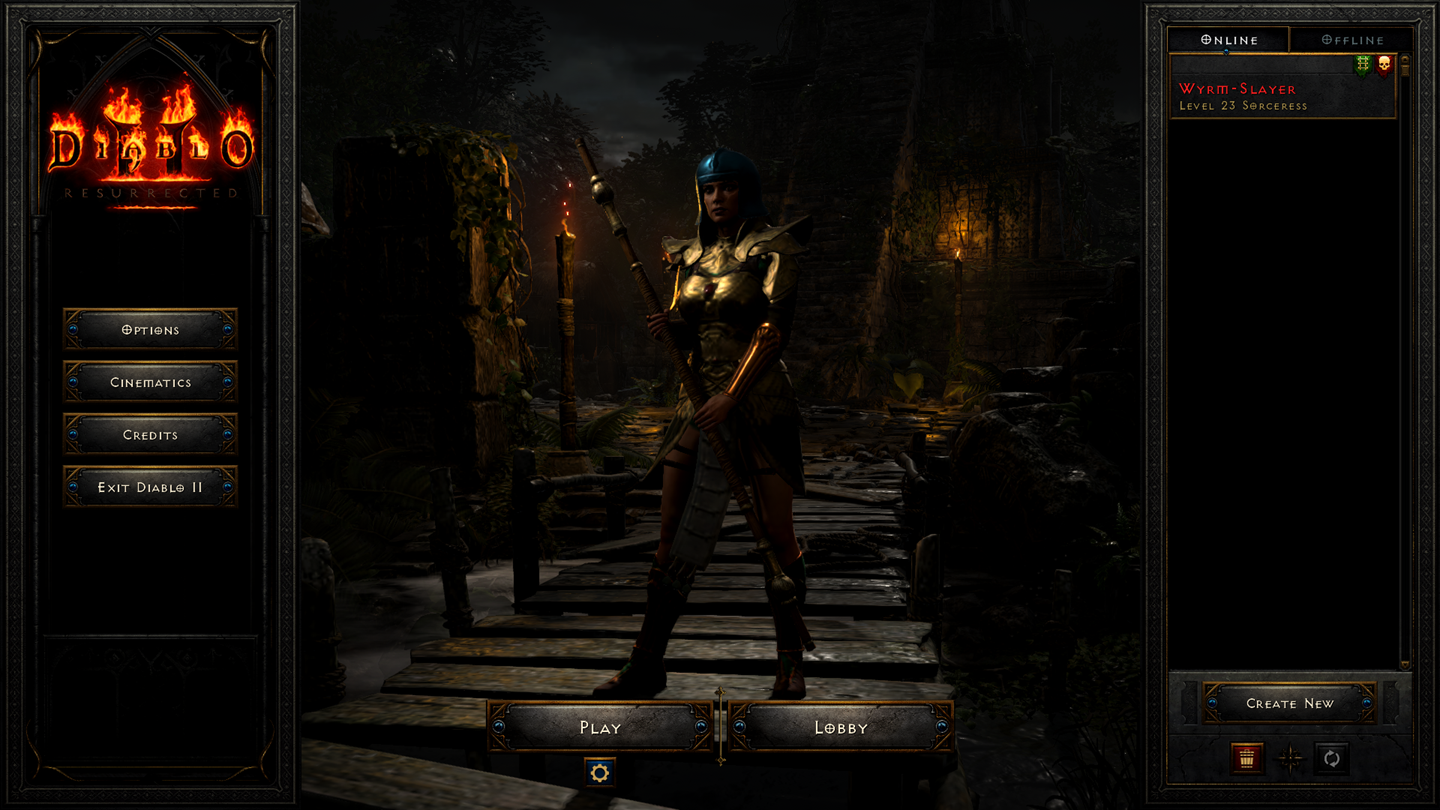This screenshot has width=1440, height=810.
Task: Open the Cinematics menu
Action: click(x=149, y=382)
